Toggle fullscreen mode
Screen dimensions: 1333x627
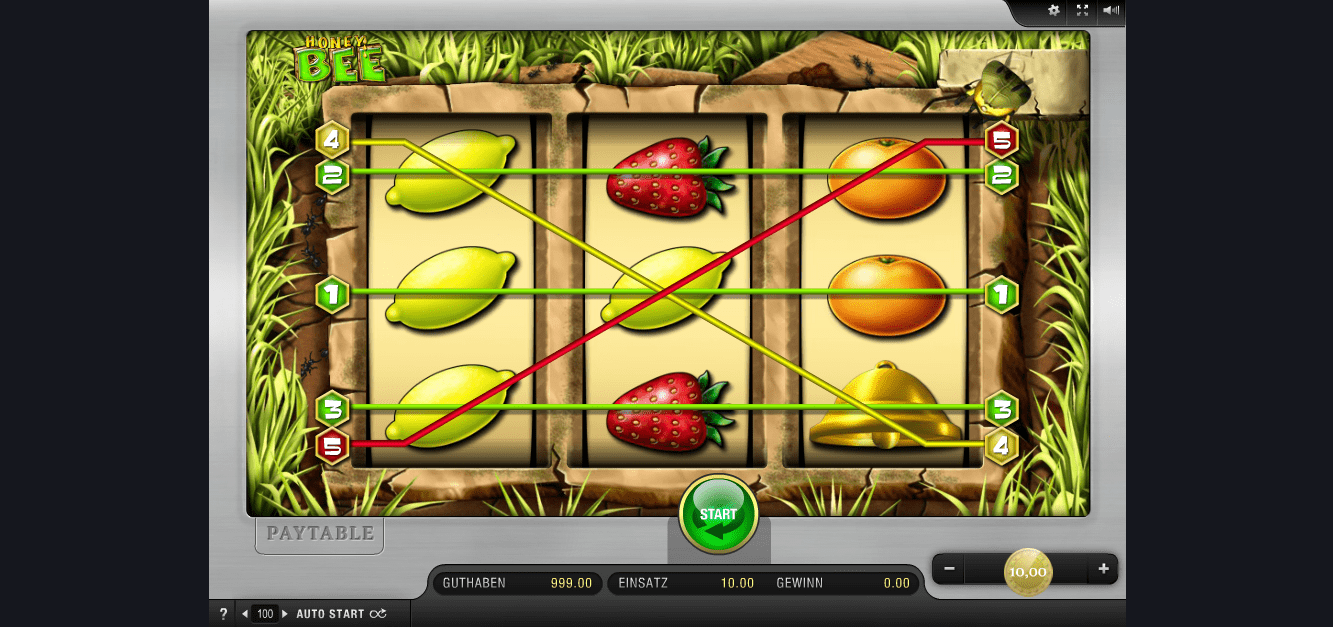pyautogui.click(x=1082, y=11)
